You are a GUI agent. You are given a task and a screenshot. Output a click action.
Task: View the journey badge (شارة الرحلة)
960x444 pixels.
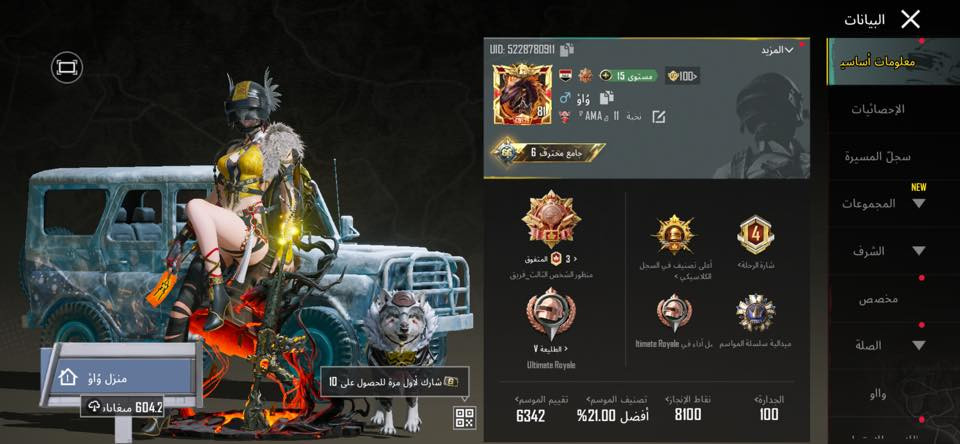pos(755,237)
